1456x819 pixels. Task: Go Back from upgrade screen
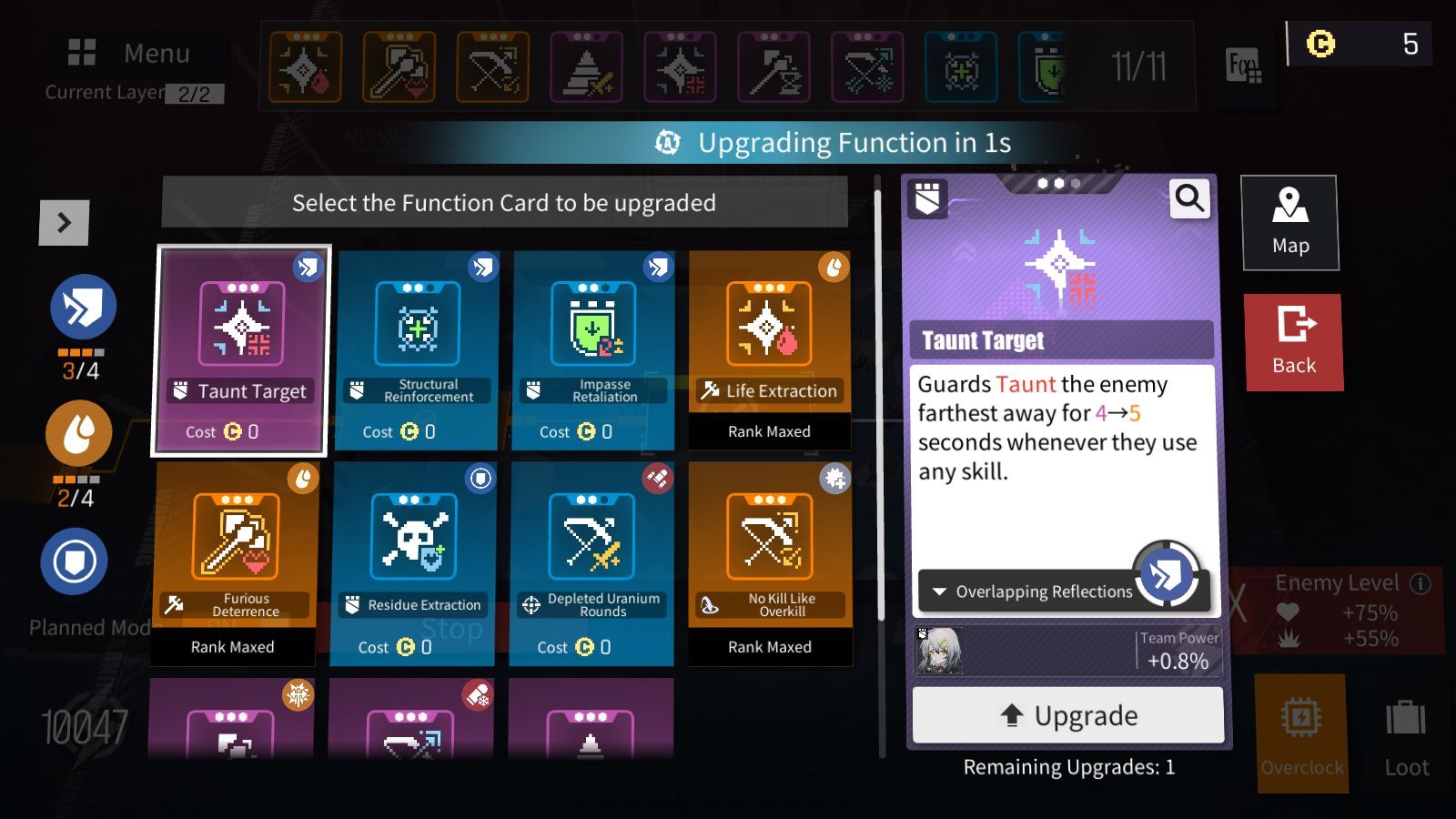pyautogui.click(x=1293, y=342)
